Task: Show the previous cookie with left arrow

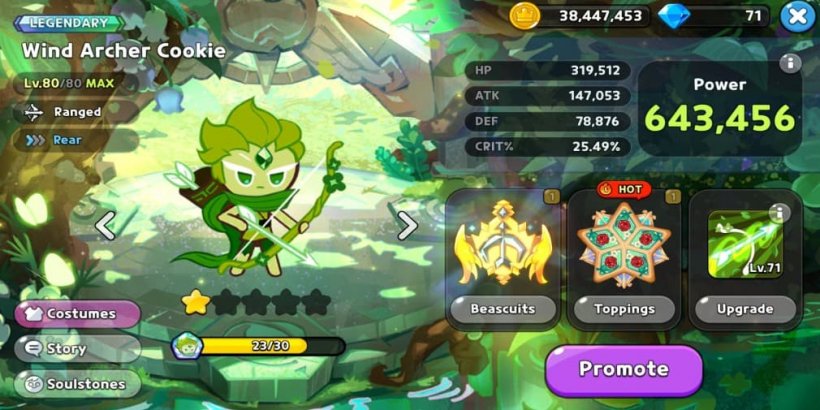Action: 105,226
